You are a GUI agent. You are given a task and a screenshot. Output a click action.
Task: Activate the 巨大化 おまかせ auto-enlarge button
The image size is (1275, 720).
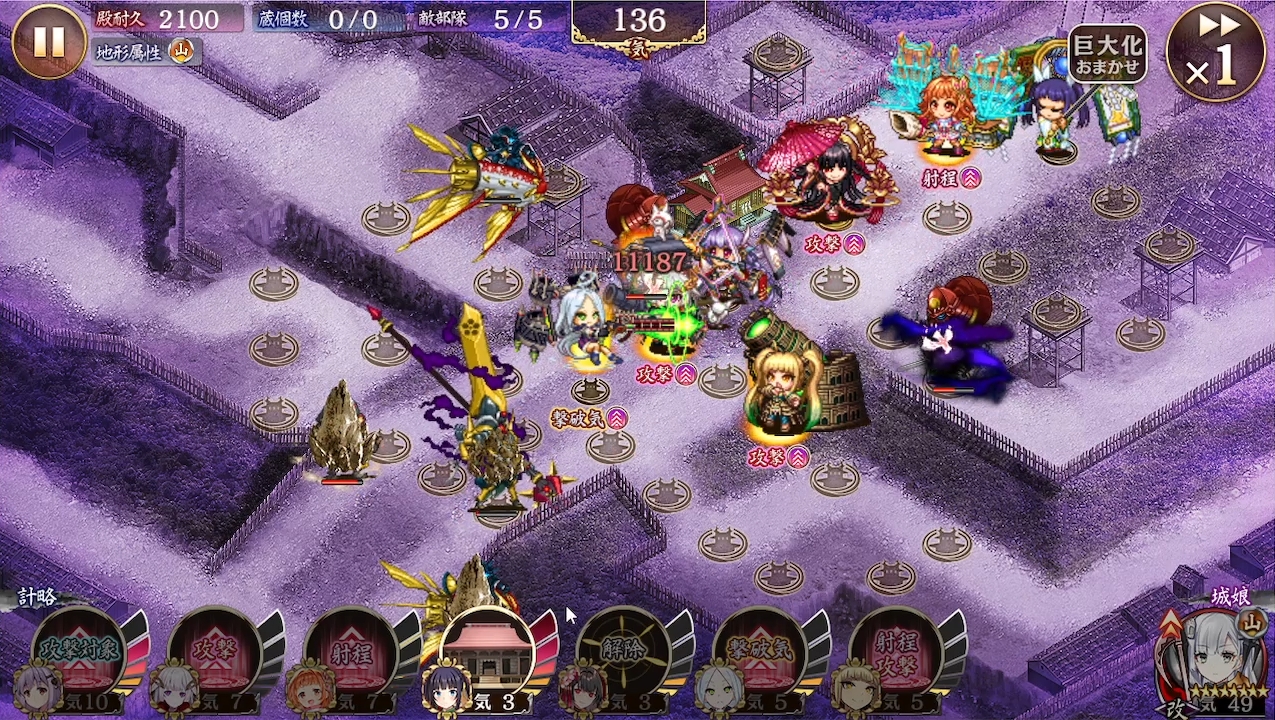click(x=1107, y=54)
